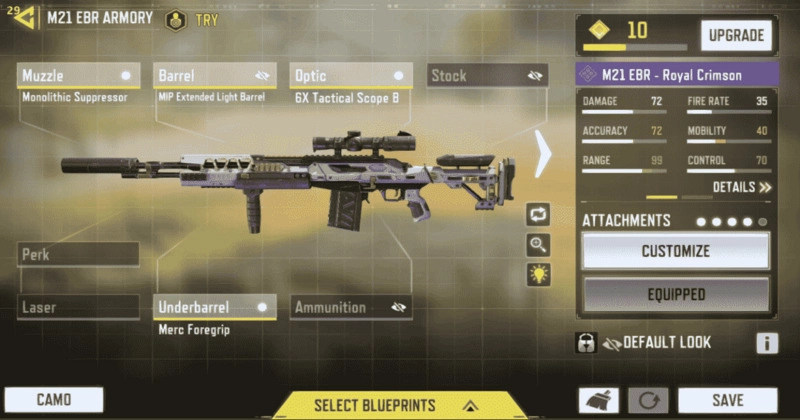Screen dimensions: 800x420
Task: Click the UPGRADE button
Action: click(736, 36)
